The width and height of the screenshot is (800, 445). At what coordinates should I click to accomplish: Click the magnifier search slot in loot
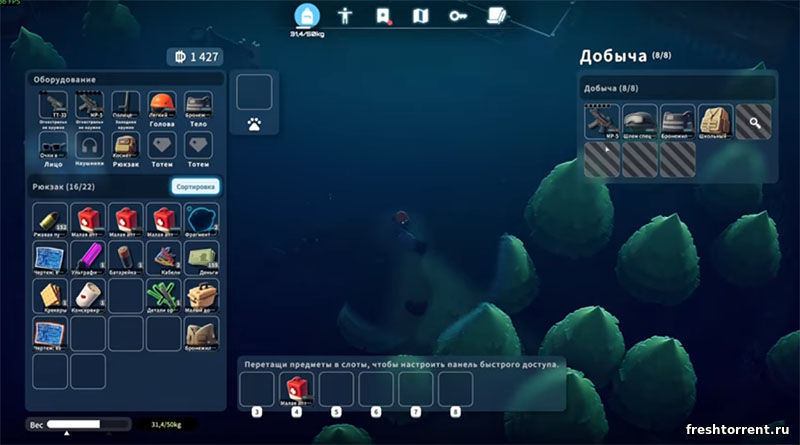point(754,122)
